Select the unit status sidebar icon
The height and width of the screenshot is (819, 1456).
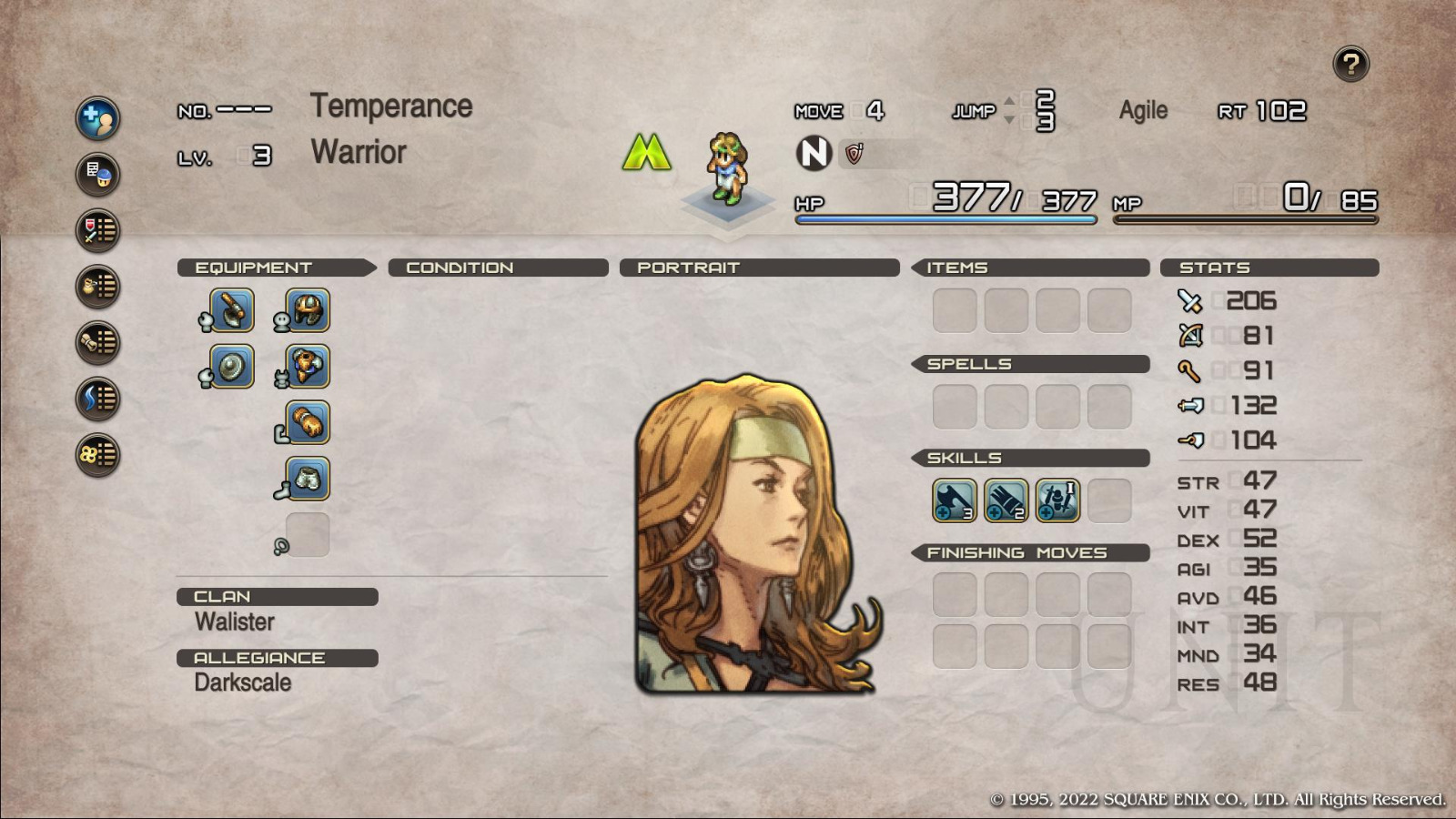pyautogui.click(x=97, y=118)
